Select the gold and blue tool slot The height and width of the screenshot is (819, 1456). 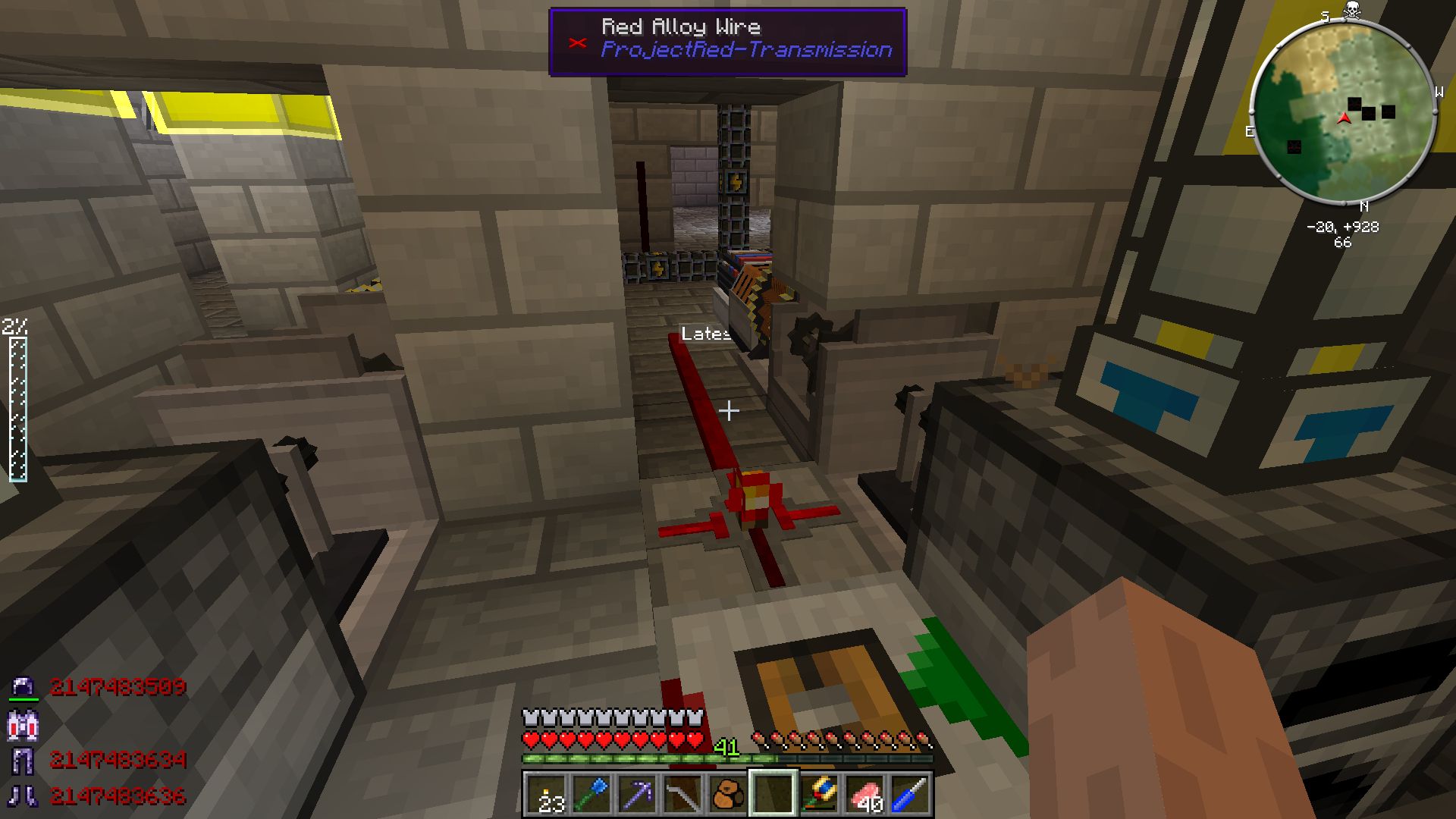(819, 794)
